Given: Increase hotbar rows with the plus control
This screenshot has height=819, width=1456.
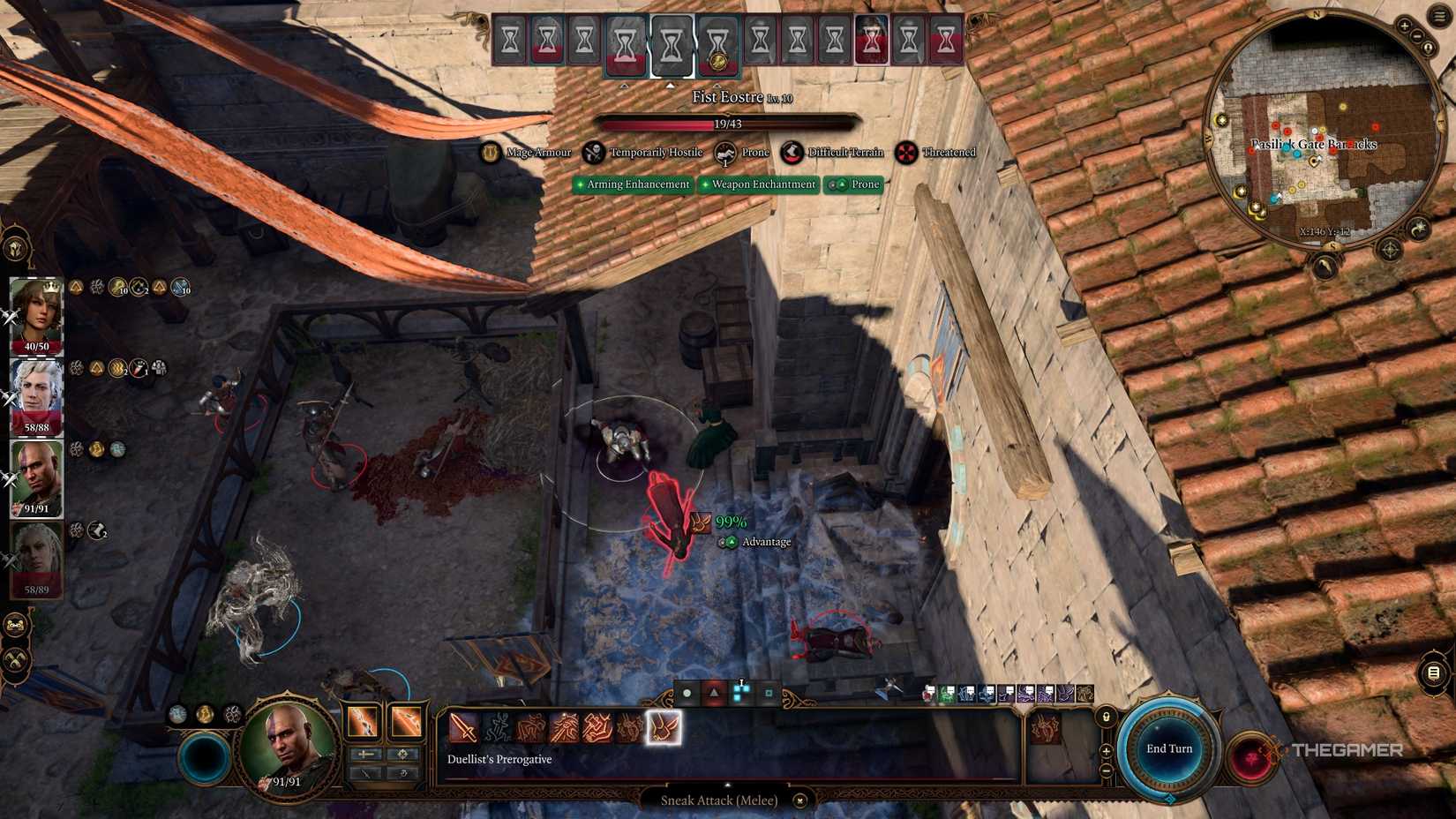Looking at the screenshot, I should pyautogui.click(x=1106, y=751).
